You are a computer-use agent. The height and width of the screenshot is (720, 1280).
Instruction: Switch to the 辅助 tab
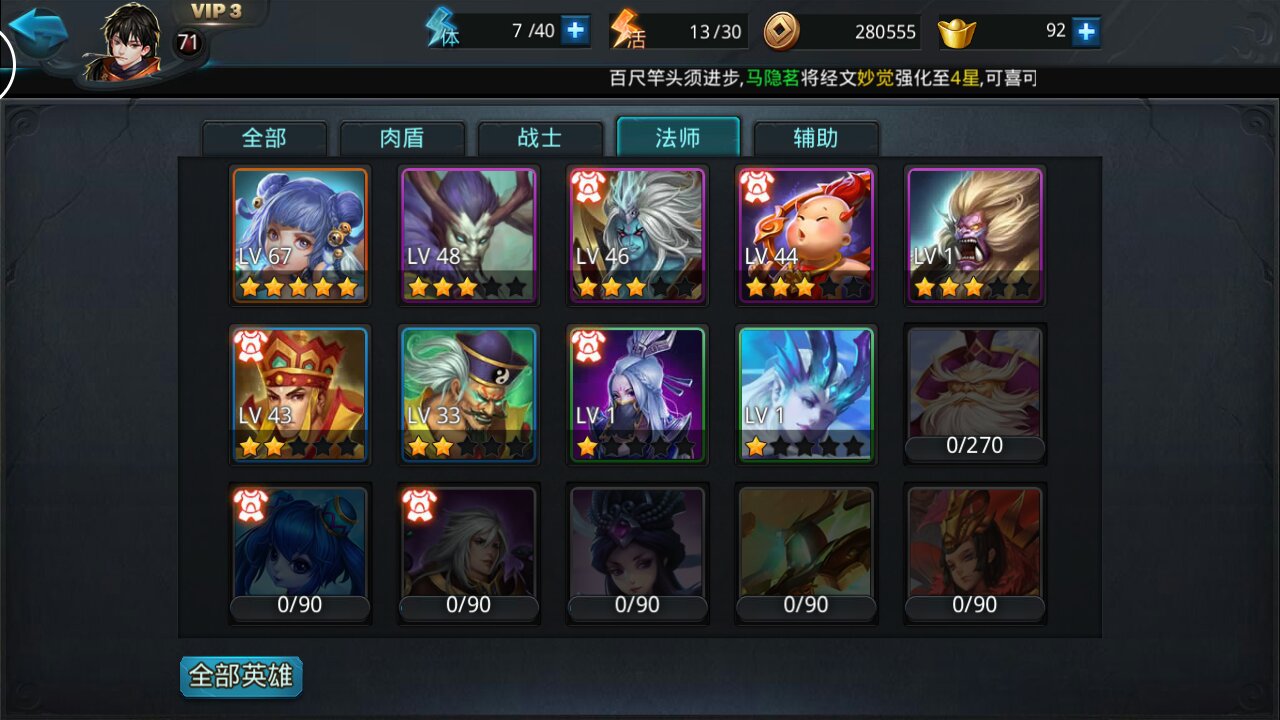tap(816, 138)
